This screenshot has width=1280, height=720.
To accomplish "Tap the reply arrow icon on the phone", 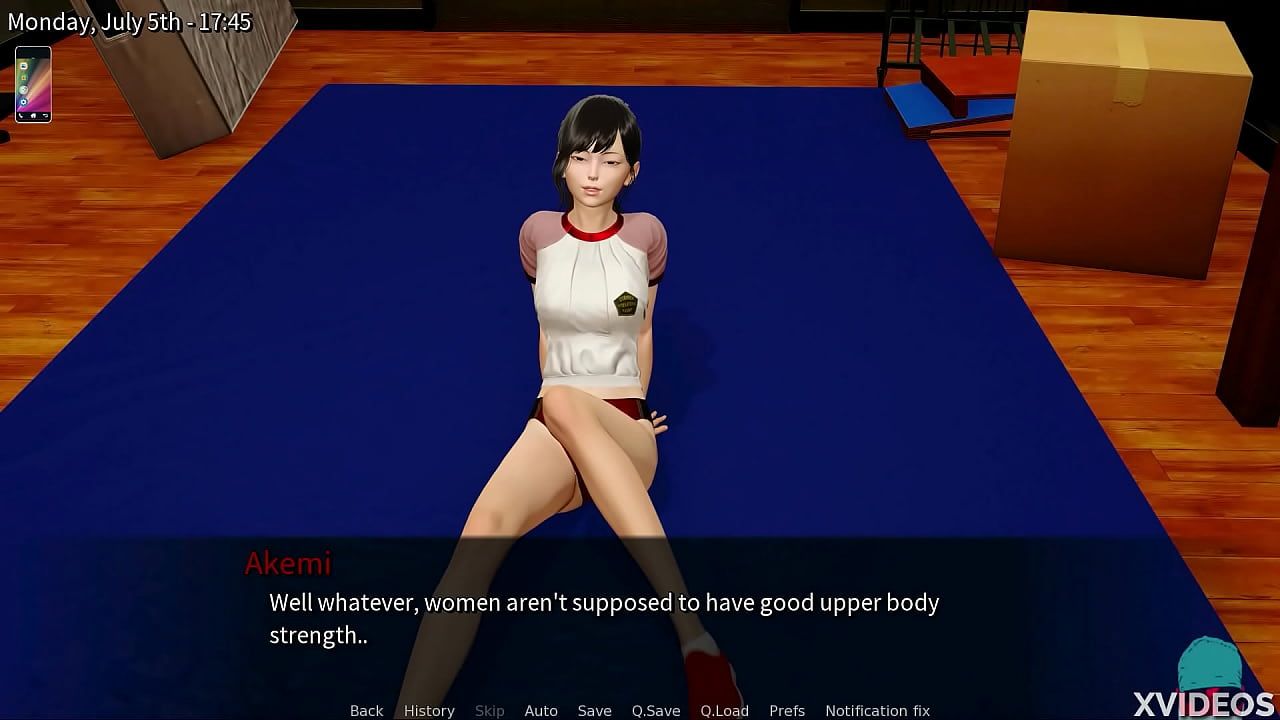I will (46, 115).
